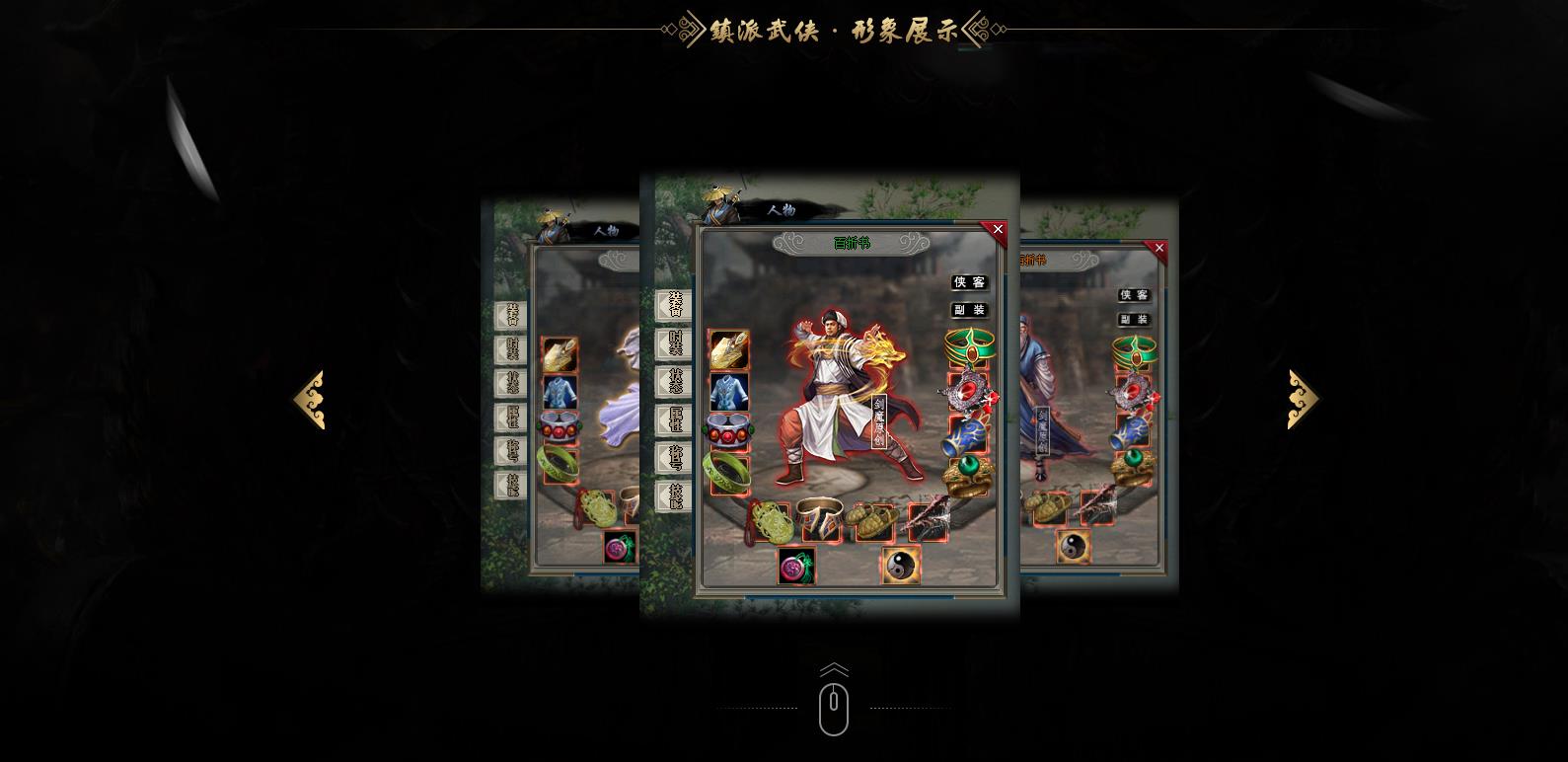1568x762 pixels.
Task: Inspect the ornate belt equipment slot
Action: (820, 520)
